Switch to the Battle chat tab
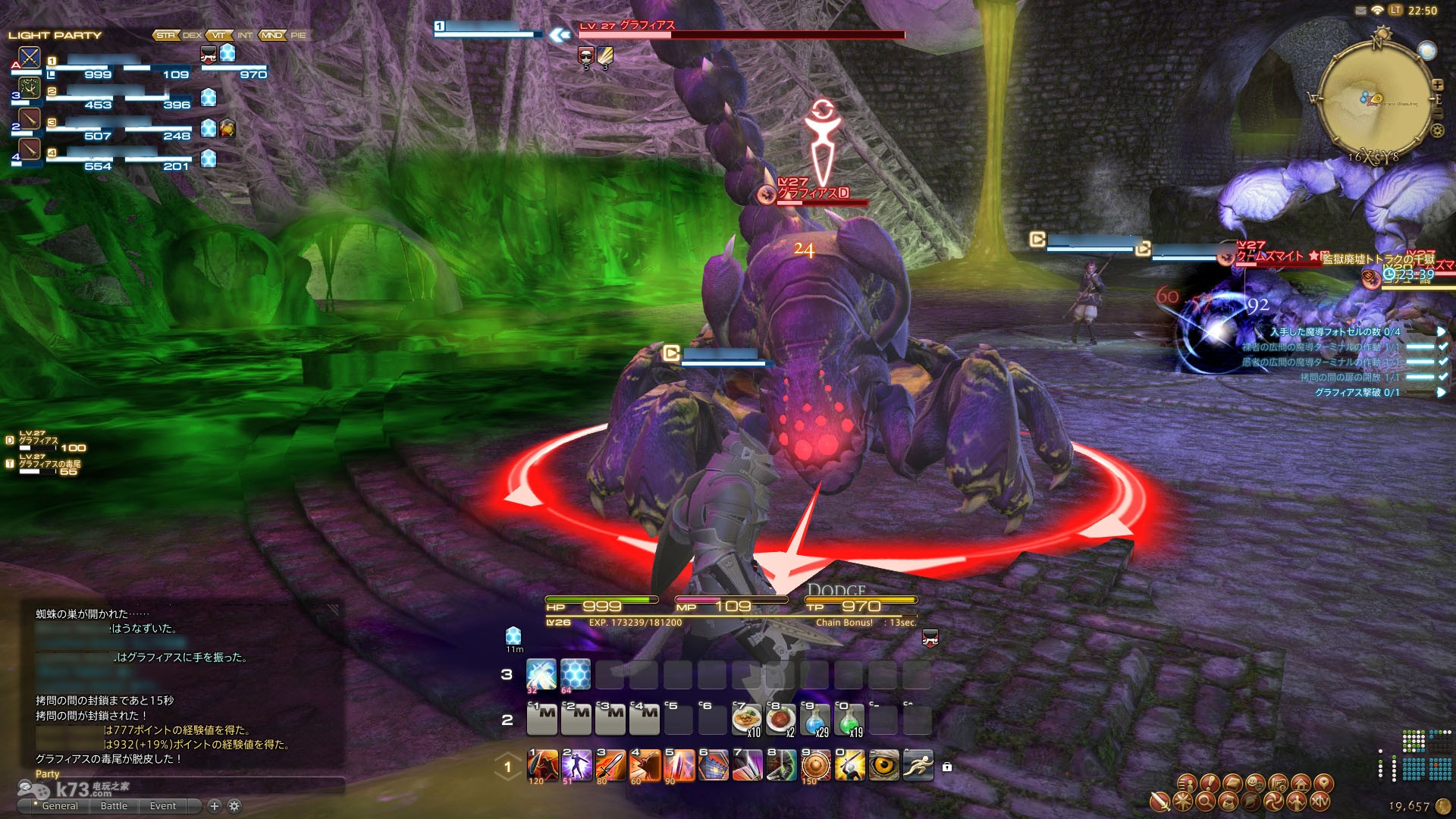Screen dimensions: 1456x819 tap(114, 805)
